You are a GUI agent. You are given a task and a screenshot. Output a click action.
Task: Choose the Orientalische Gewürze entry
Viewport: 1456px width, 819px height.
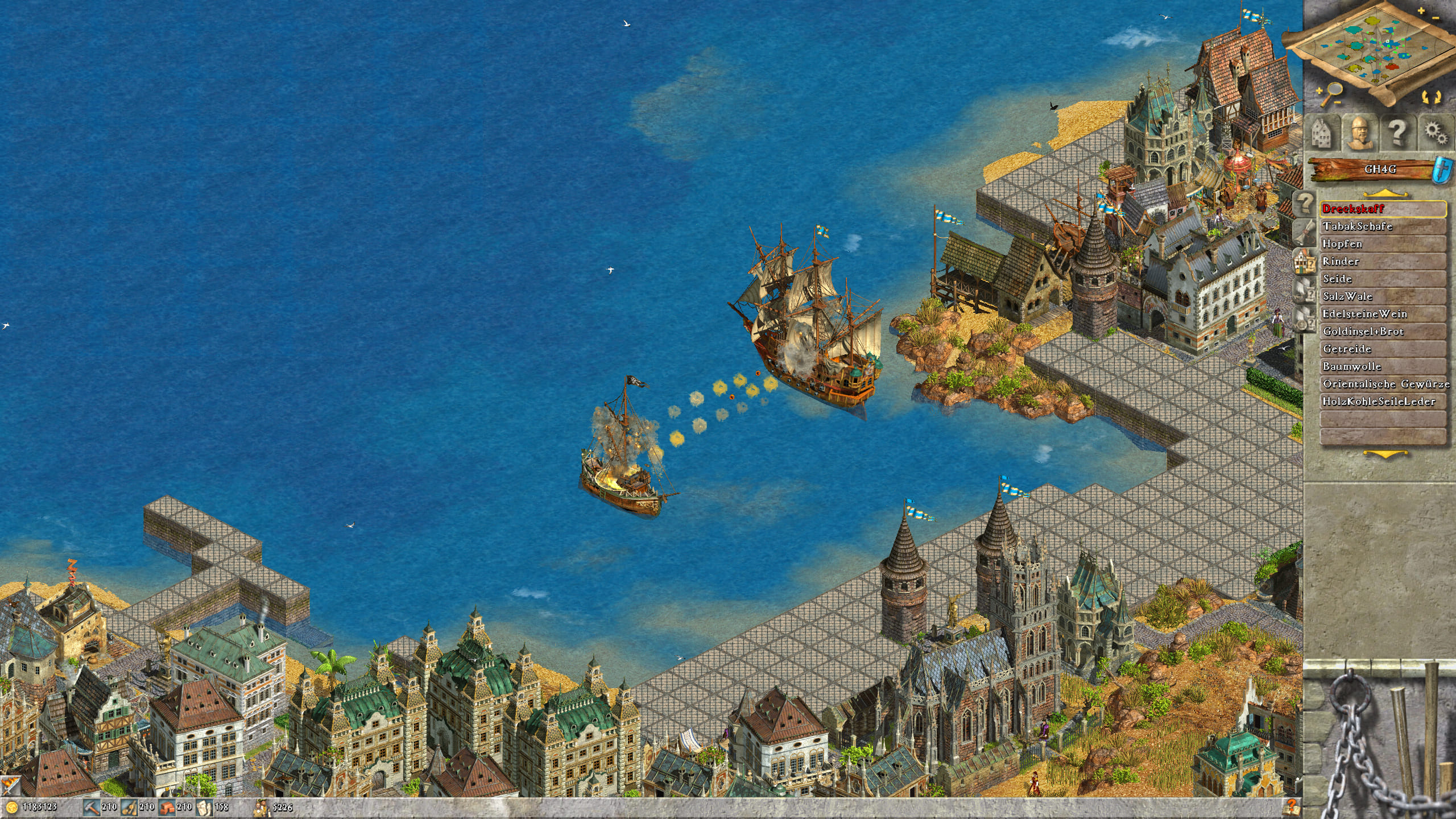pos(1382,384)
